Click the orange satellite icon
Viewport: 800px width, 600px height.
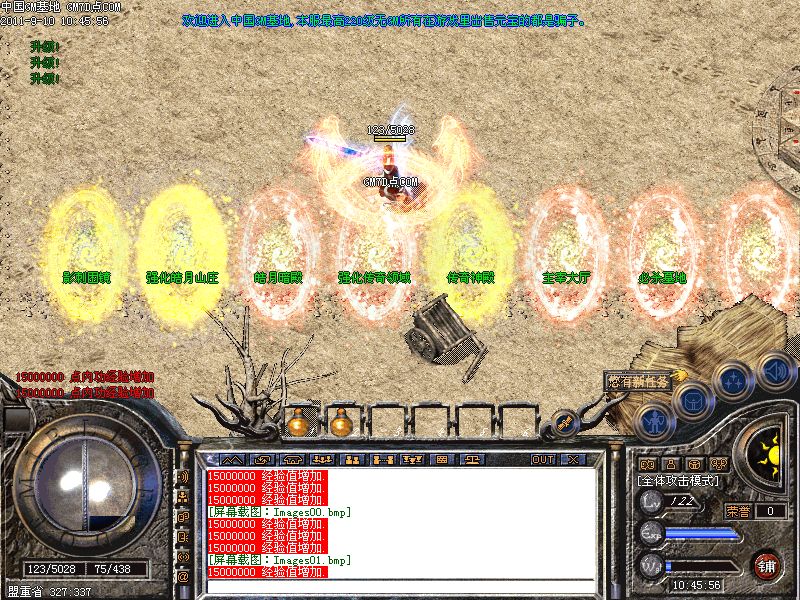[566, 424]
